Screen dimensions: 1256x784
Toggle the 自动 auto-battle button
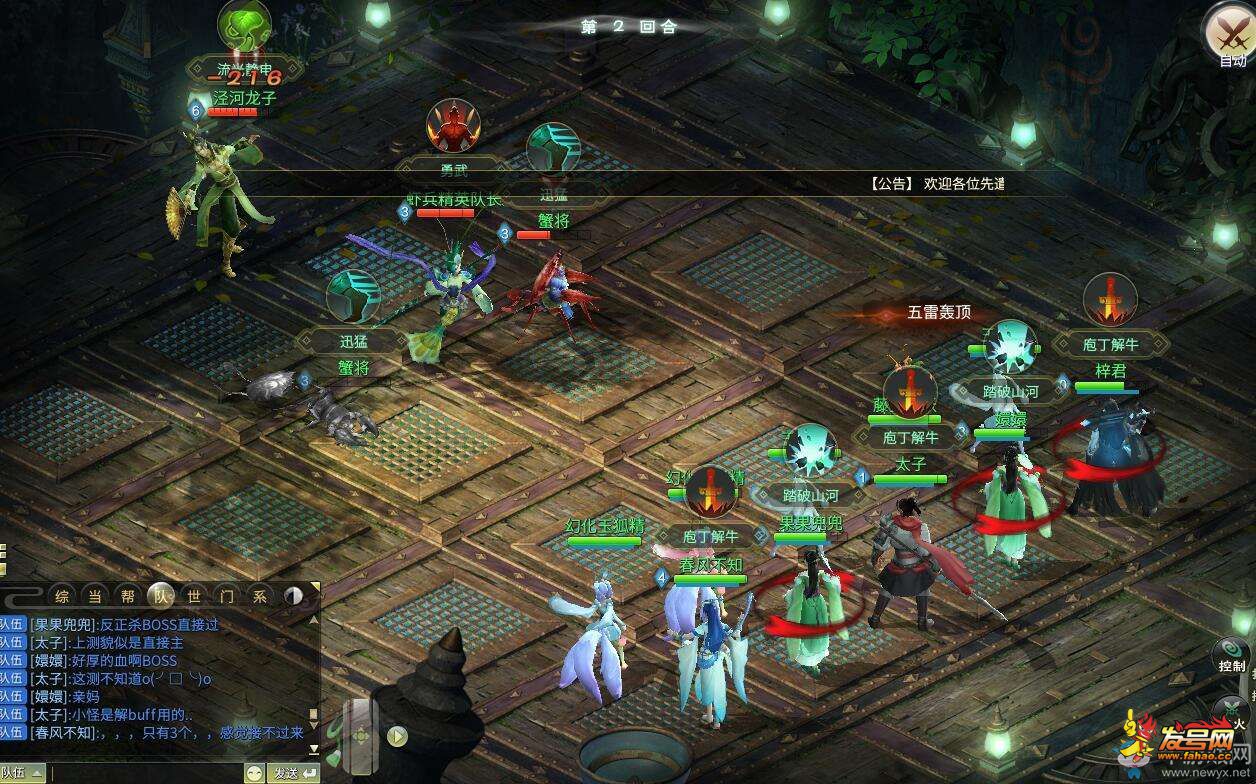point(1229,33)
